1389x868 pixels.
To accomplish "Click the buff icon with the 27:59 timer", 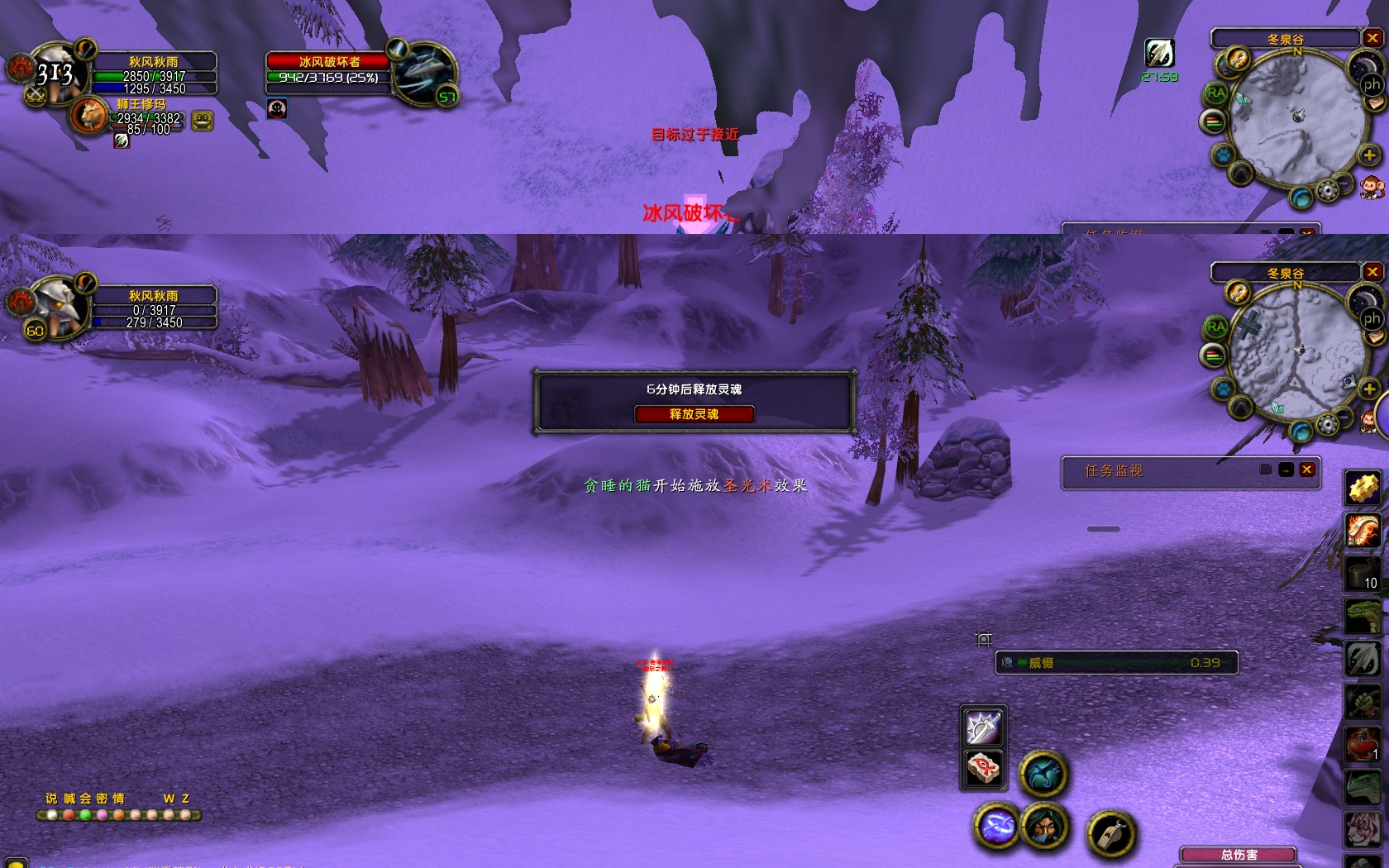I will click(1159, 54).
